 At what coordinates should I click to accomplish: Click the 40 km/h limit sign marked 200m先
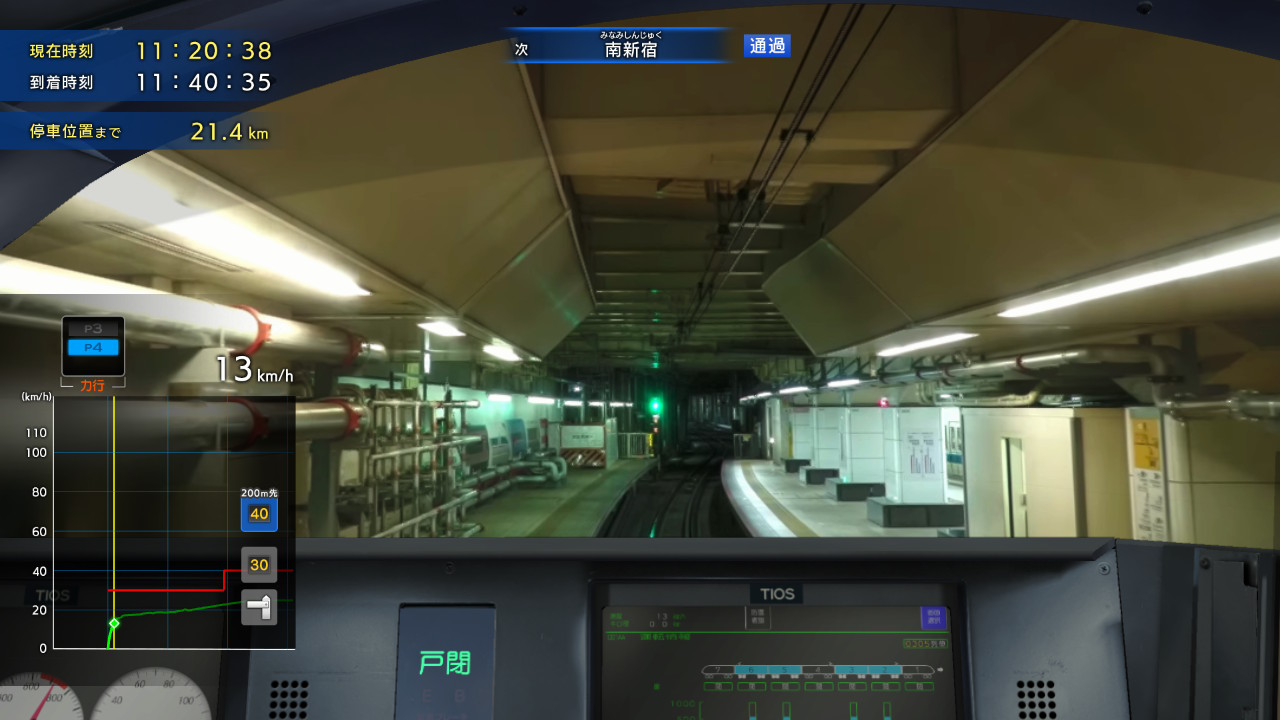click(258, 514)
